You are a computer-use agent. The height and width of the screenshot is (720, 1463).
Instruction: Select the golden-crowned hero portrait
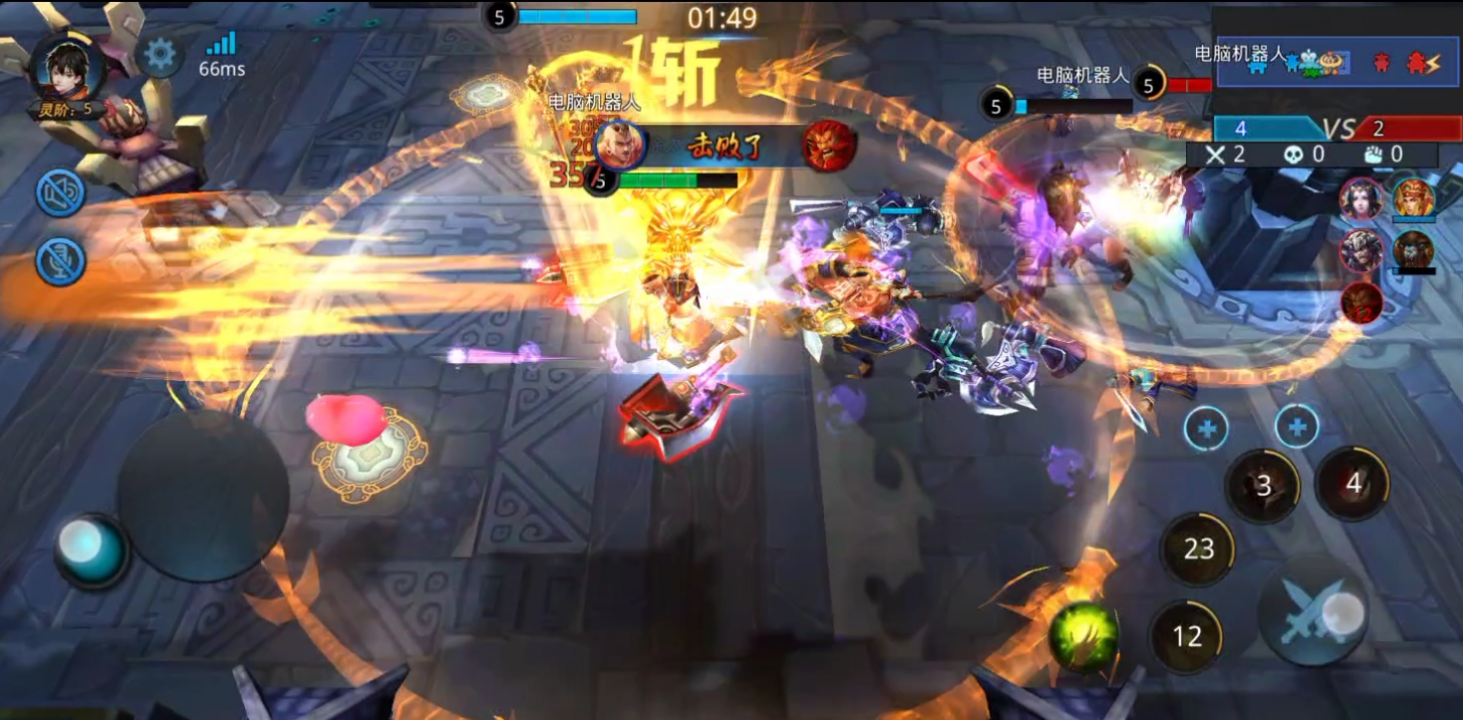[x=1413, y=199]
